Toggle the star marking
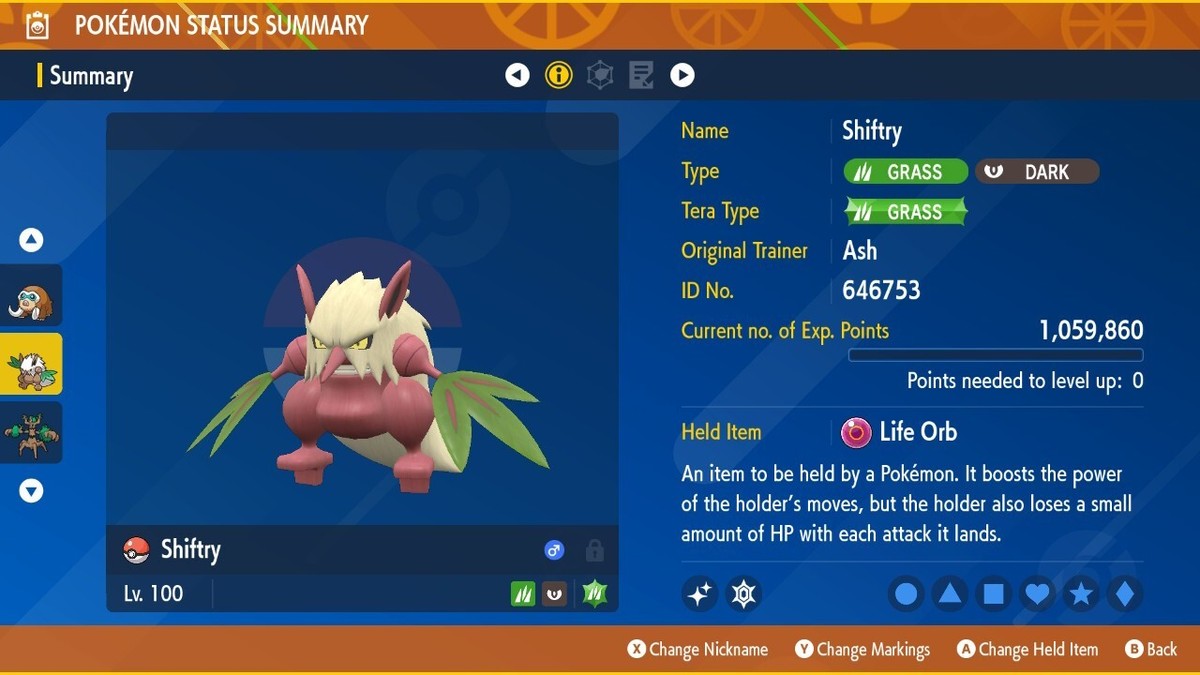The width and height of the screenshot is (1200, 675). [1081, 594]
